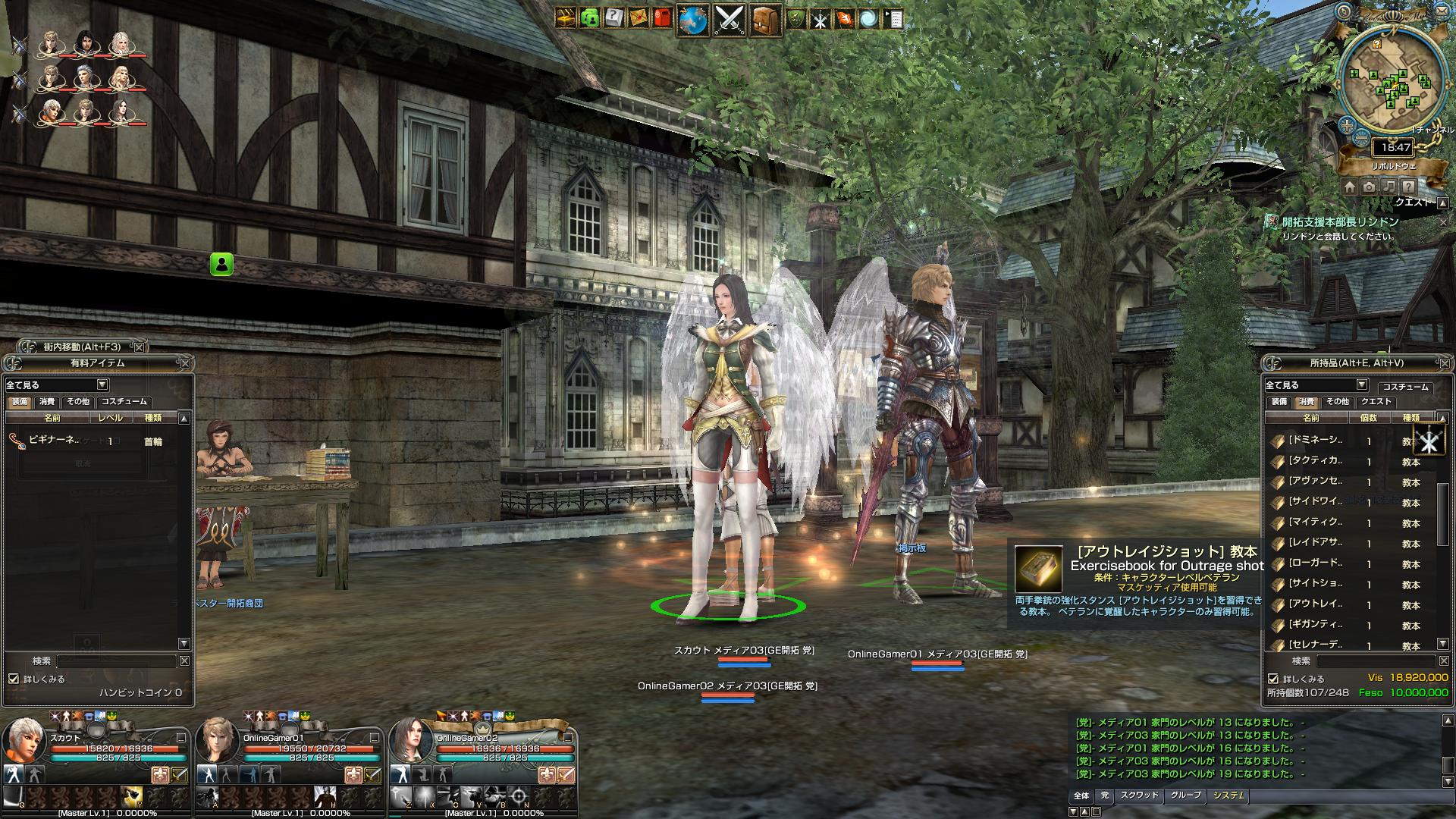Switch chat to the システム tab
This screenshot has height=819, width=1456.
coord(1228,795)
